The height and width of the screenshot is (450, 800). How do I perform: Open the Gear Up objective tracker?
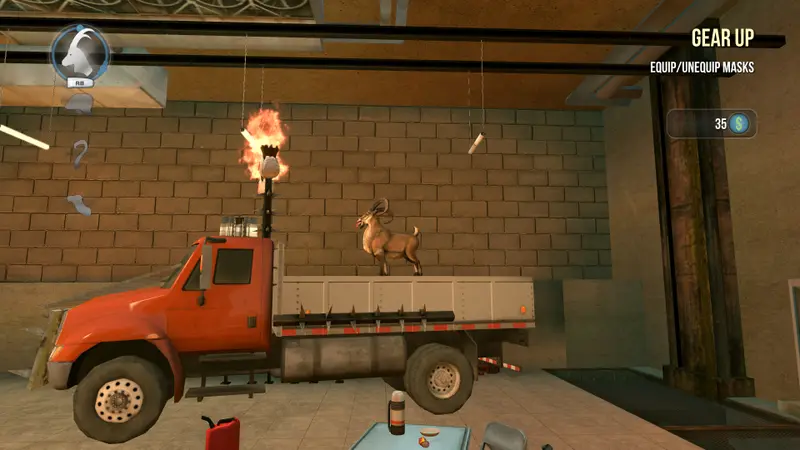(x=722, y=39)
